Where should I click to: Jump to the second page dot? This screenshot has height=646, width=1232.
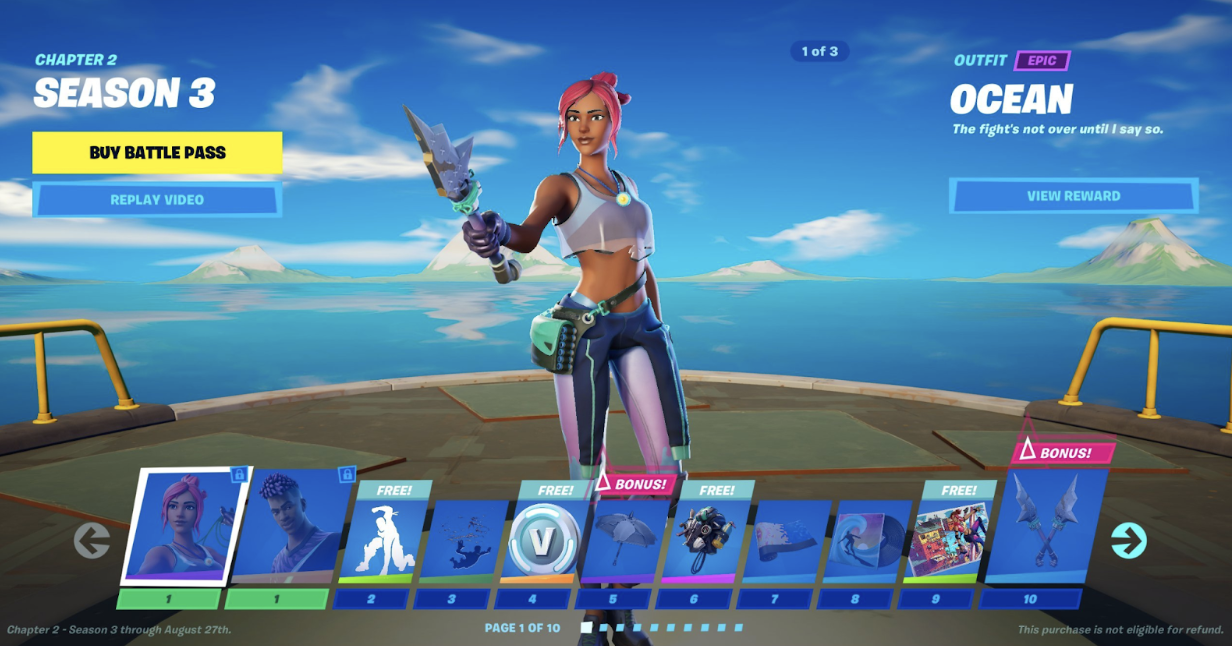[x=605, y=628]
